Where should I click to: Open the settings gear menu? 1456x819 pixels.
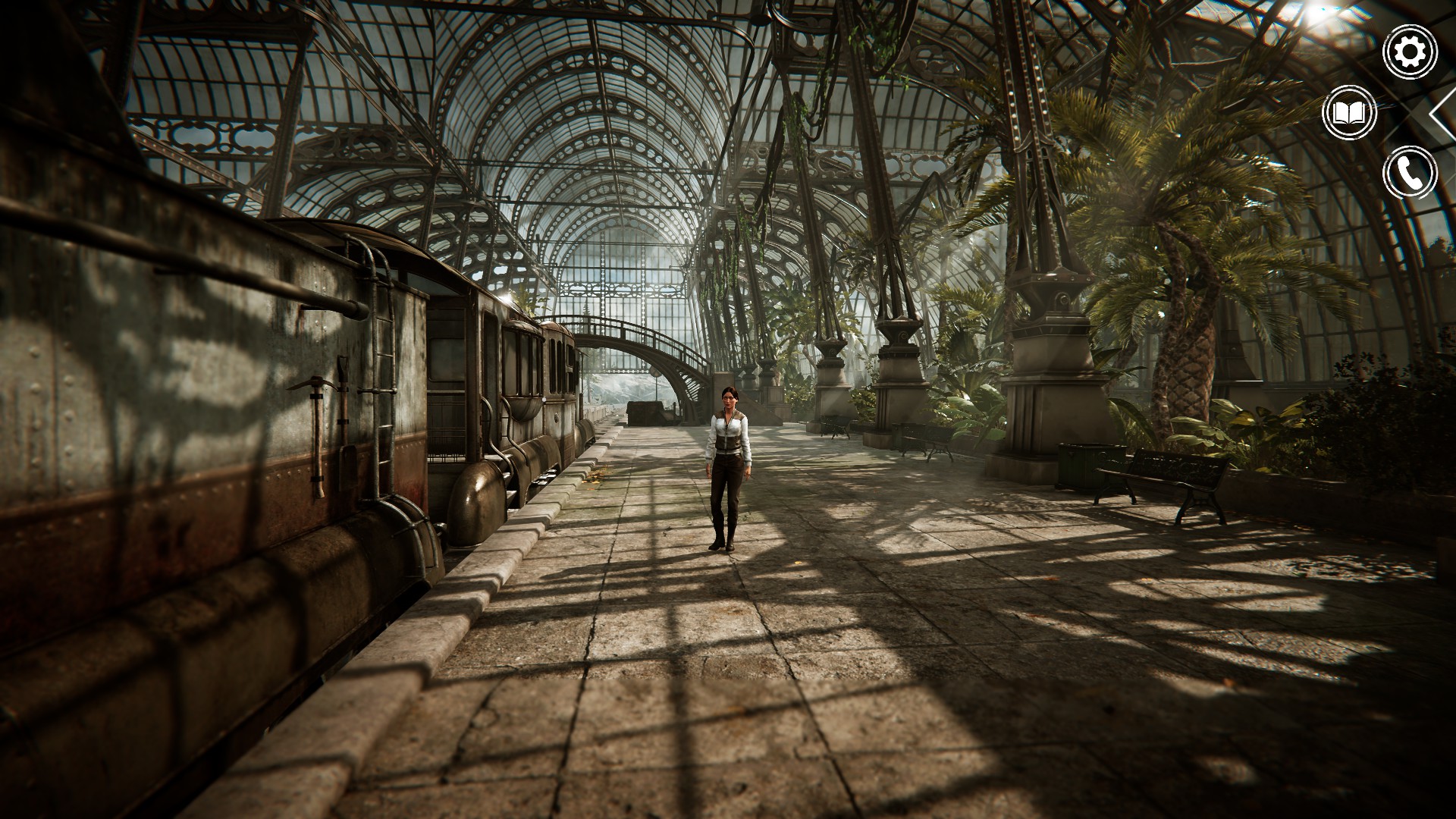tap(1410, 52)
